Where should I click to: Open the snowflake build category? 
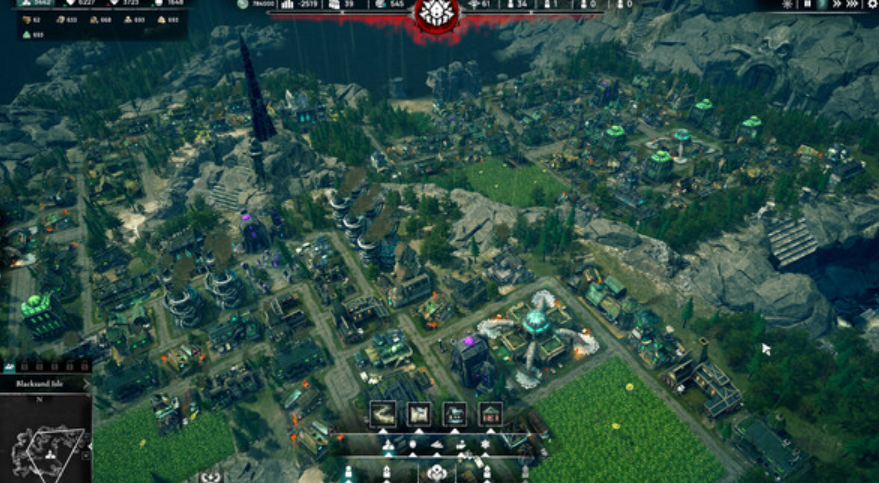pyautogui.click(x=486, y=444)
